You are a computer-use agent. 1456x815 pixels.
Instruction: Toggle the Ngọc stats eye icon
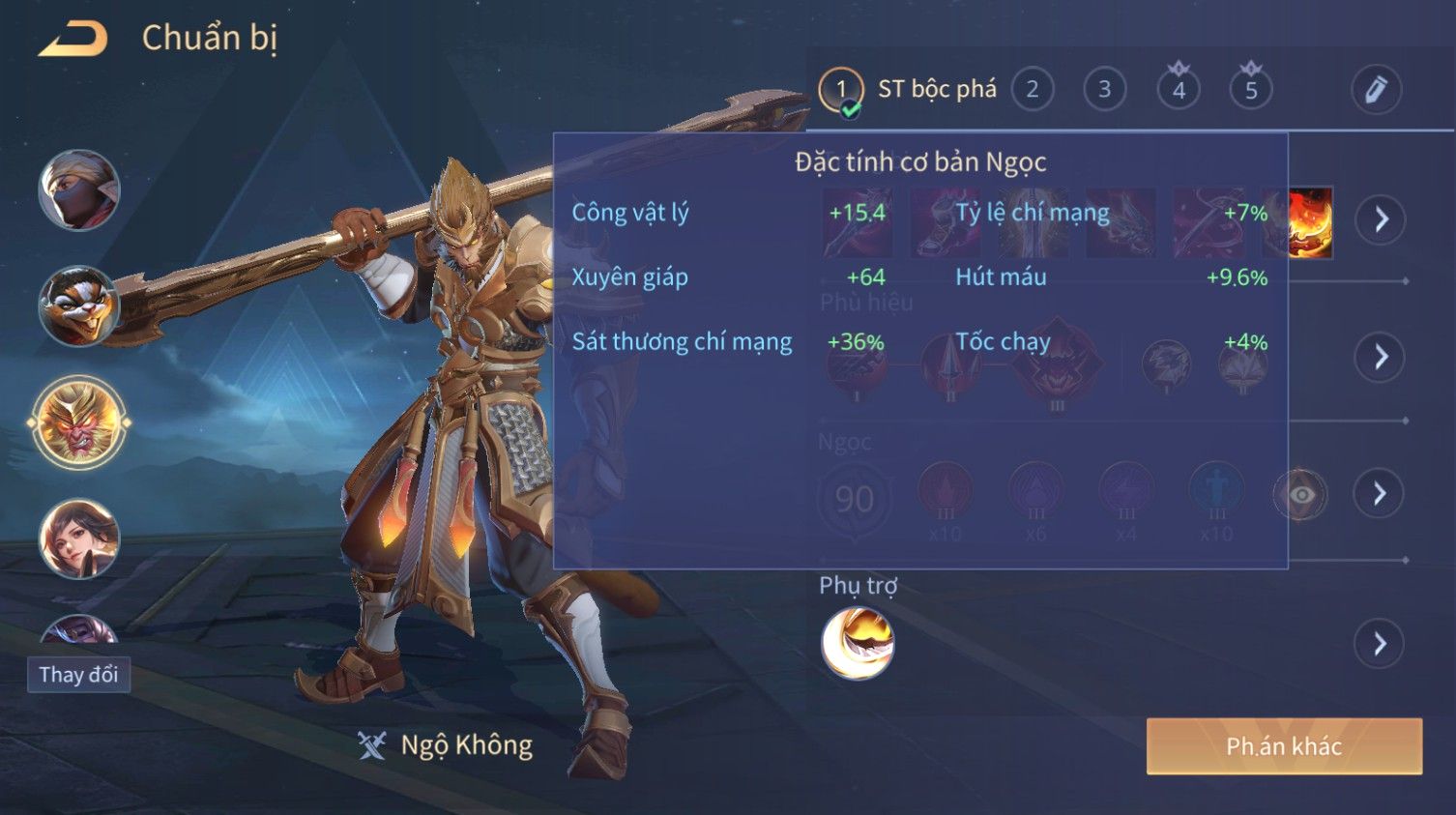1301,495
